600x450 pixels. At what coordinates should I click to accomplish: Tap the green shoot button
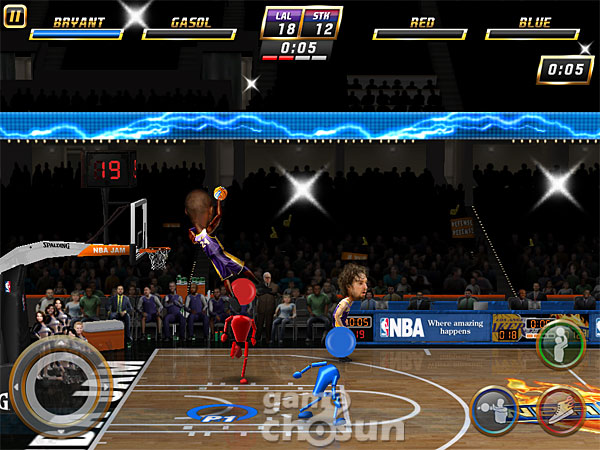click(x=560, y=344)
